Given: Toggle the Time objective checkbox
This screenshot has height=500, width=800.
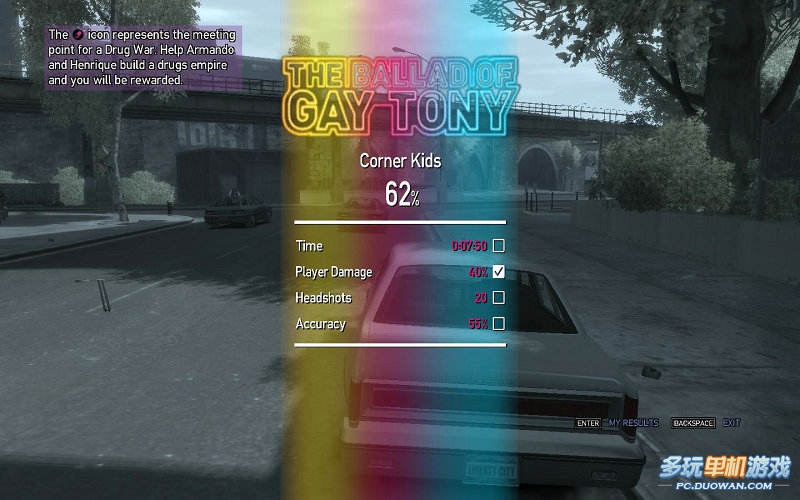Looking at the screenshot, I should pyautogui.click(x=498, y=245).
